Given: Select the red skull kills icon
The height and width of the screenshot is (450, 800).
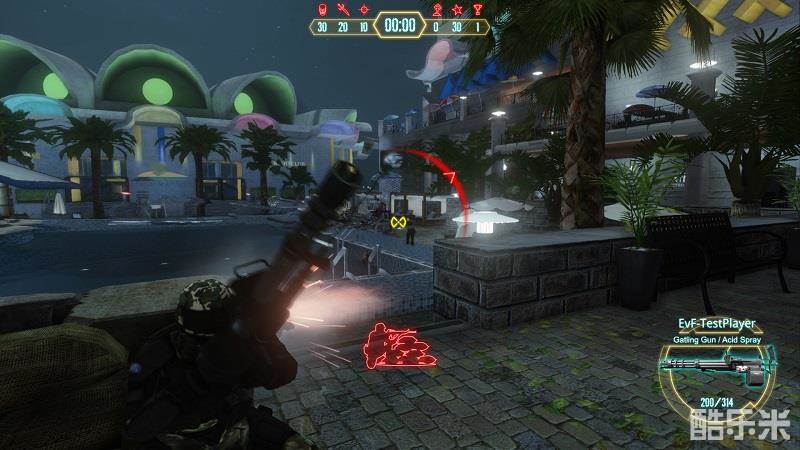Looking at the screenshot, I should coord(322,10).
